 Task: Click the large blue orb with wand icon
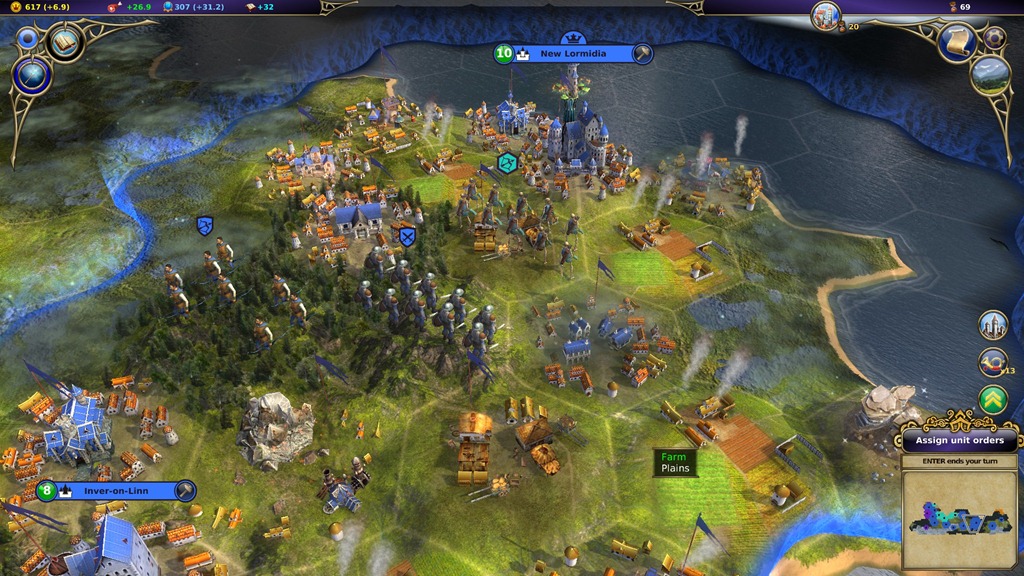pos(32,74)
